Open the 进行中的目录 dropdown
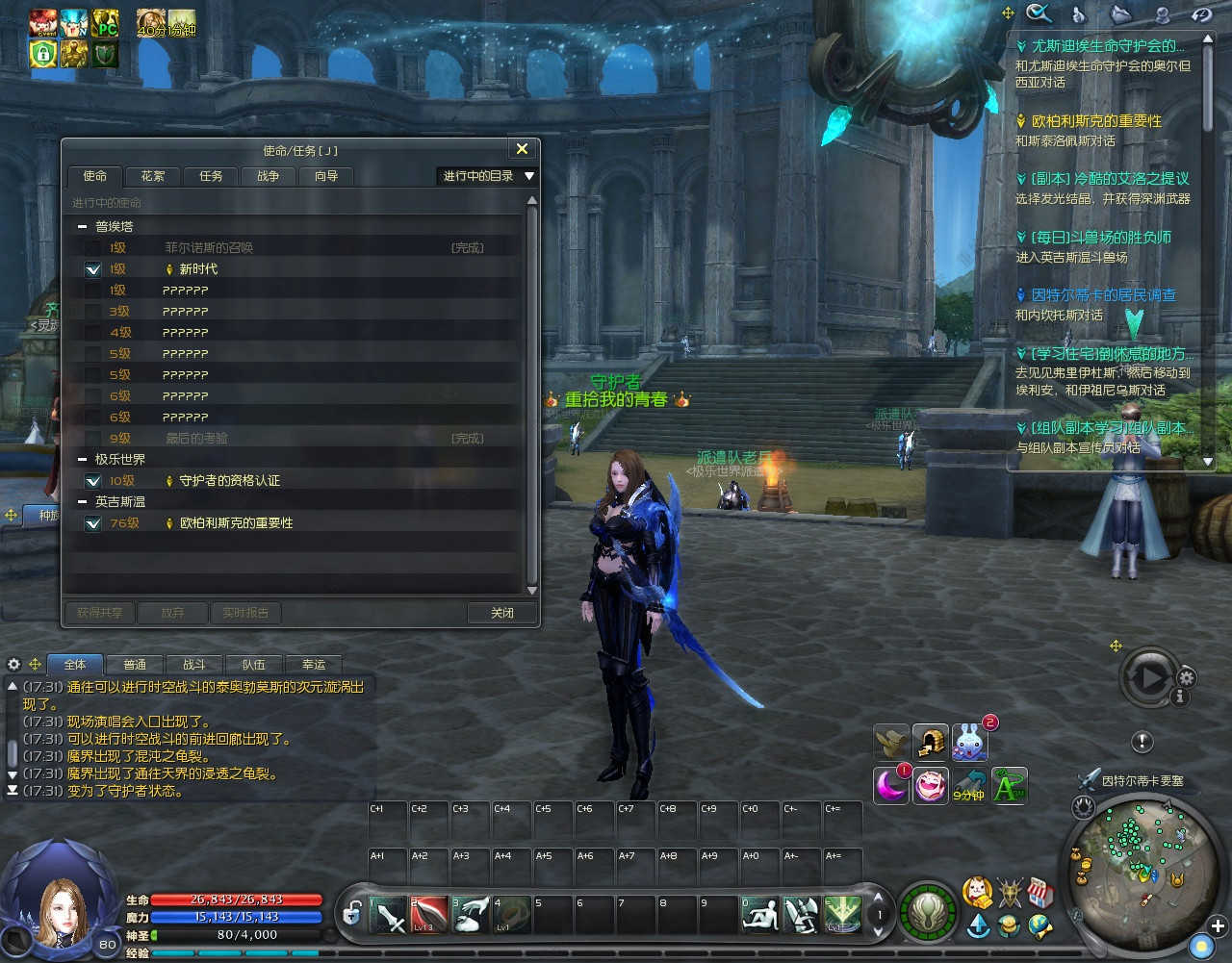This screenshot has width=1232, height=963. pyautogui.click(x=488, y=176)
